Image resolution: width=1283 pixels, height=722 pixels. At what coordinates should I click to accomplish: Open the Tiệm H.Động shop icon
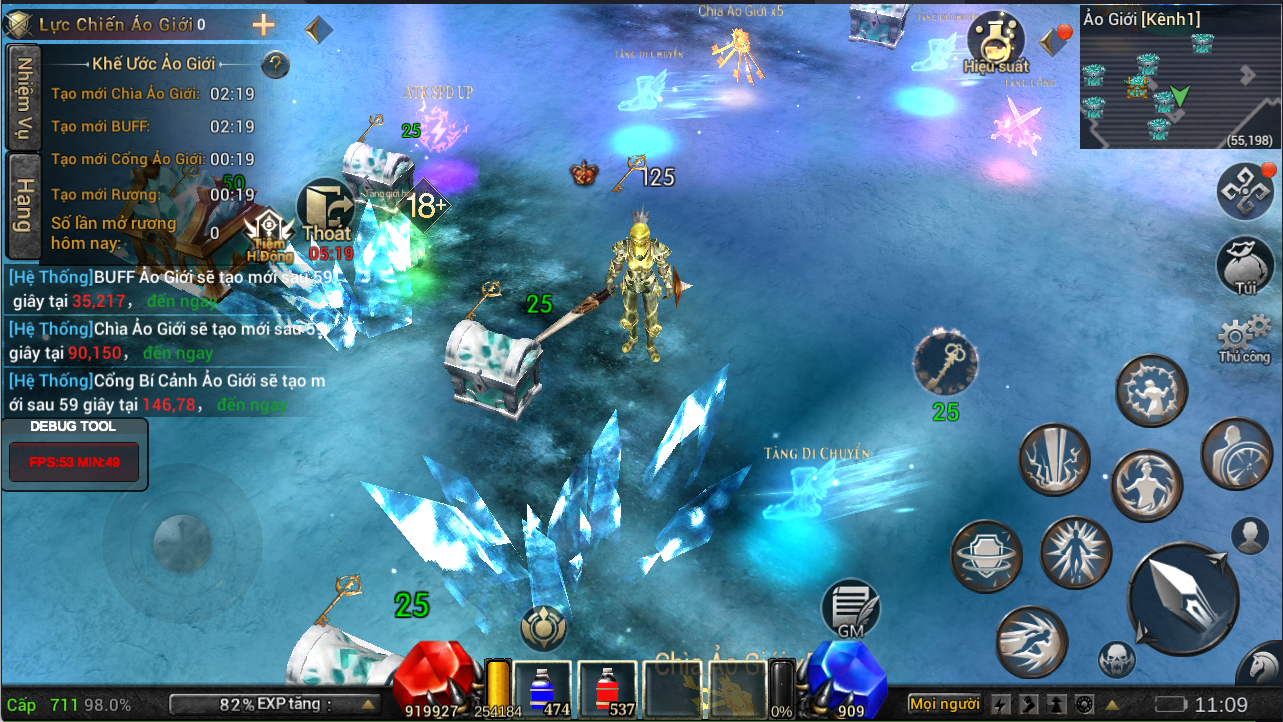click(269, 236)
